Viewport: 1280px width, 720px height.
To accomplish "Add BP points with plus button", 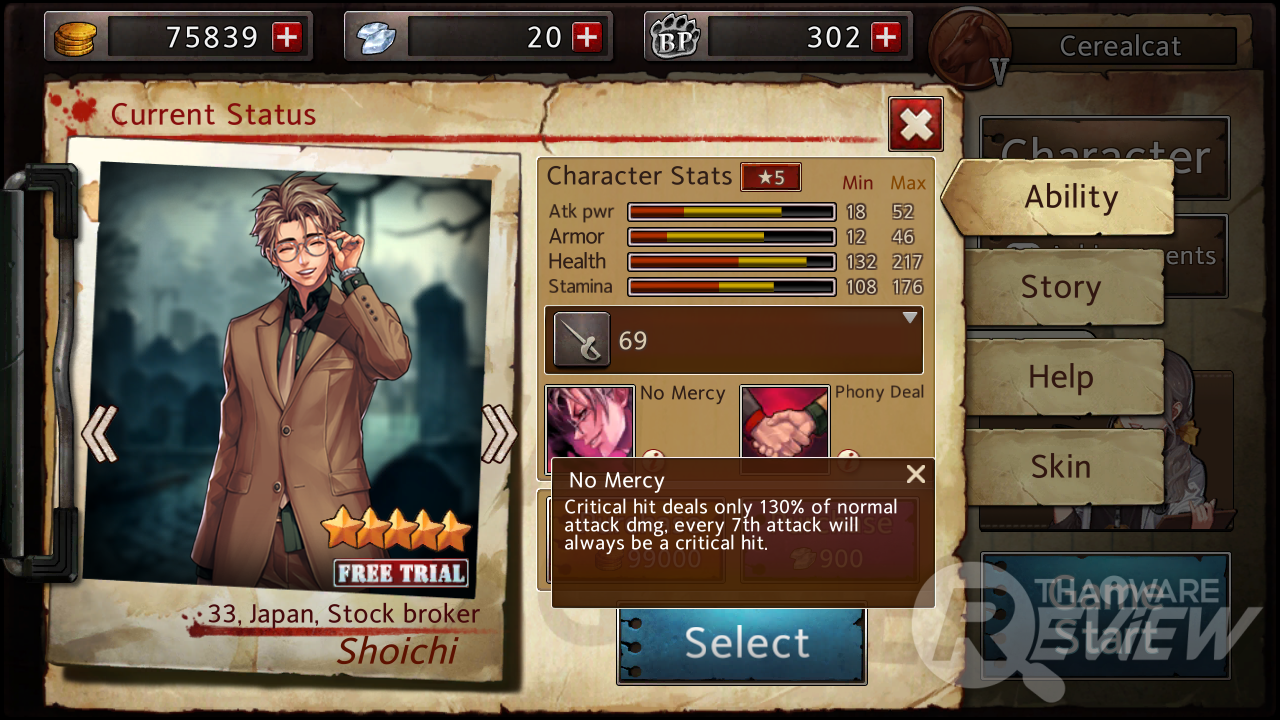I will pos(886,38).
